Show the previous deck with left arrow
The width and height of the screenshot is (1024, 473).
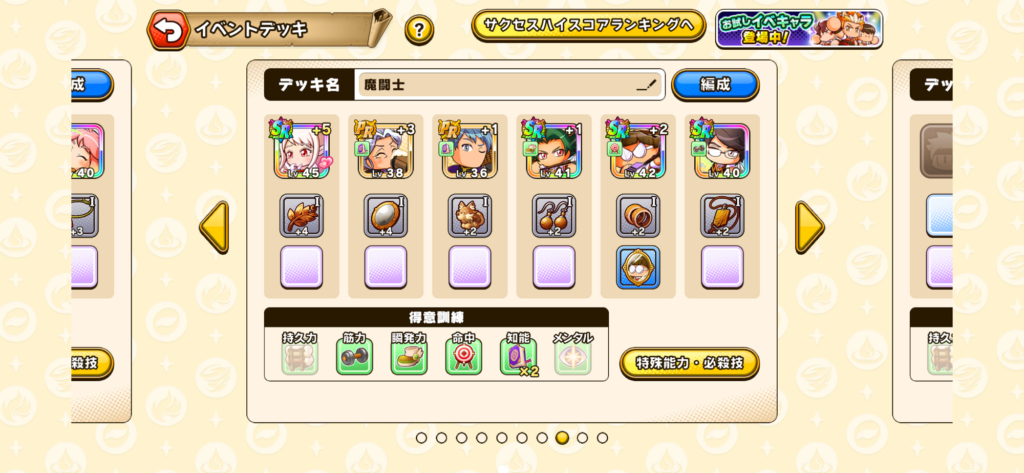point(214,227)
